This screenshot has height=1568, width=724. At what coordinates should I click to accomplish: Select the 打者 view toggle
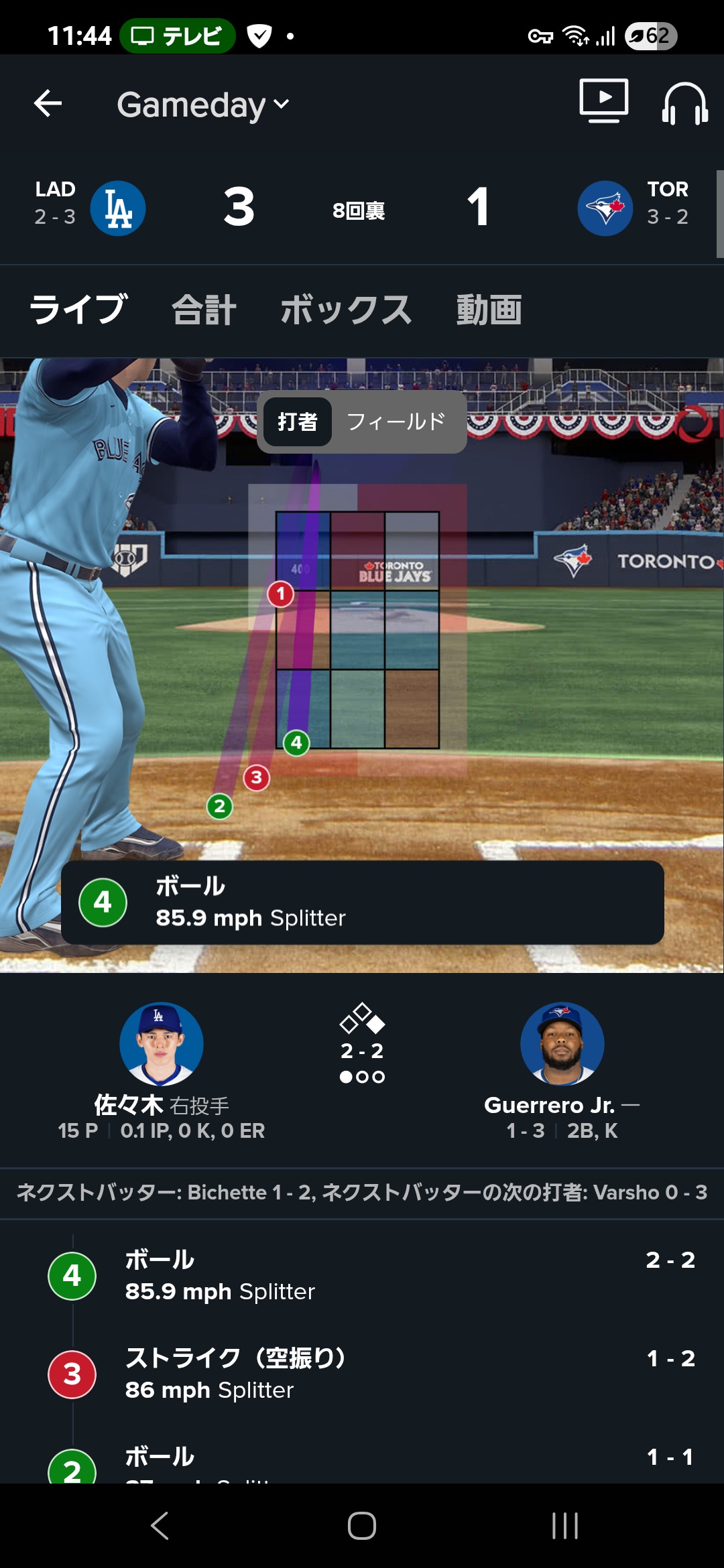coord(298,421)
